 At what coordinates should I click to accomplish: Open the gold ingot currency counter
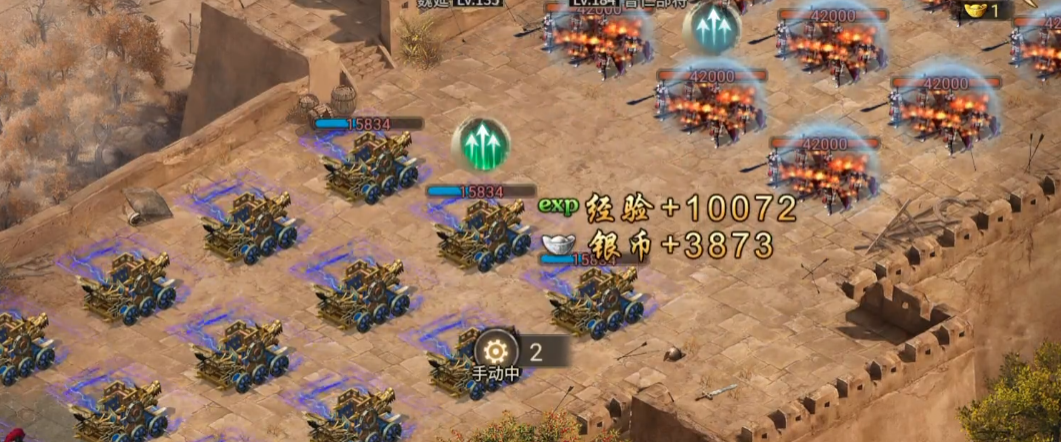tap(979, 10)
